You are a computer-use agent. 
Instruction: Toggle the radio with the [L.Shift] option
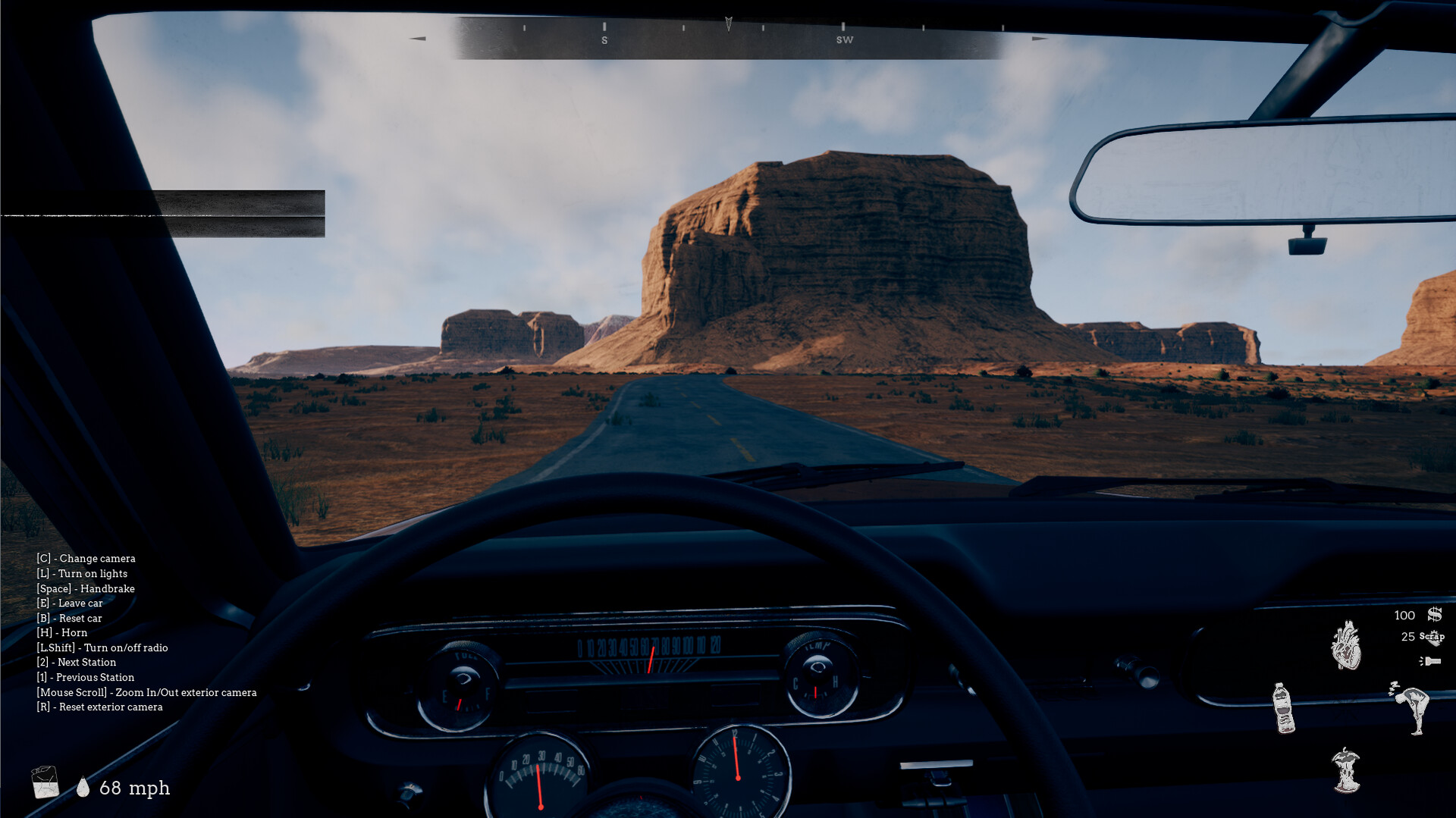click(x=103, y=647)
